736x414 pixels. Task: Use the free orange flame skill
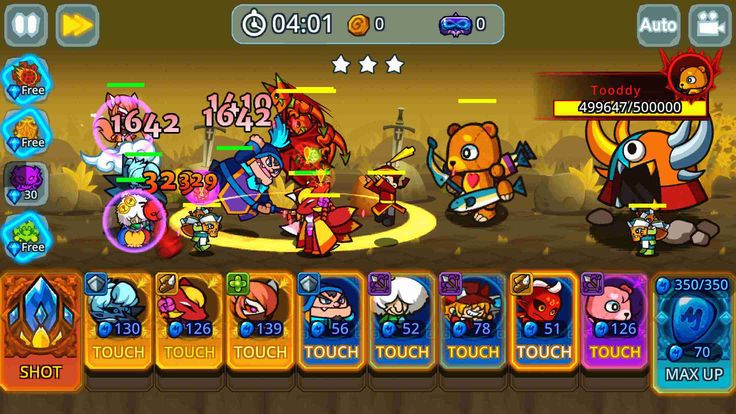tap(26, 129)
